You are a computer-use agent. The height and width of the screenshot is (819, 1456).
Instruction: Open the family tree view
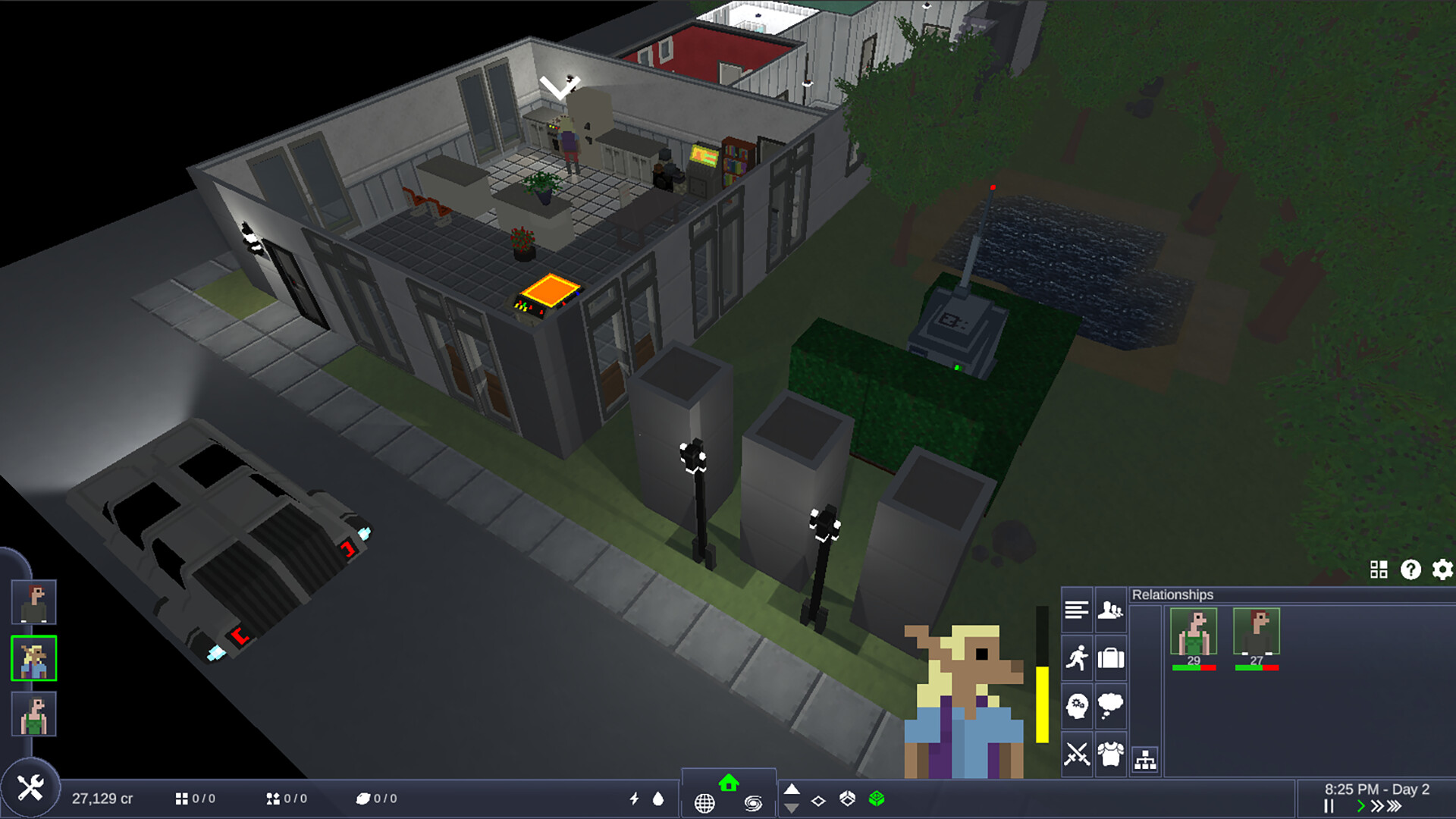click(1145, 761)
